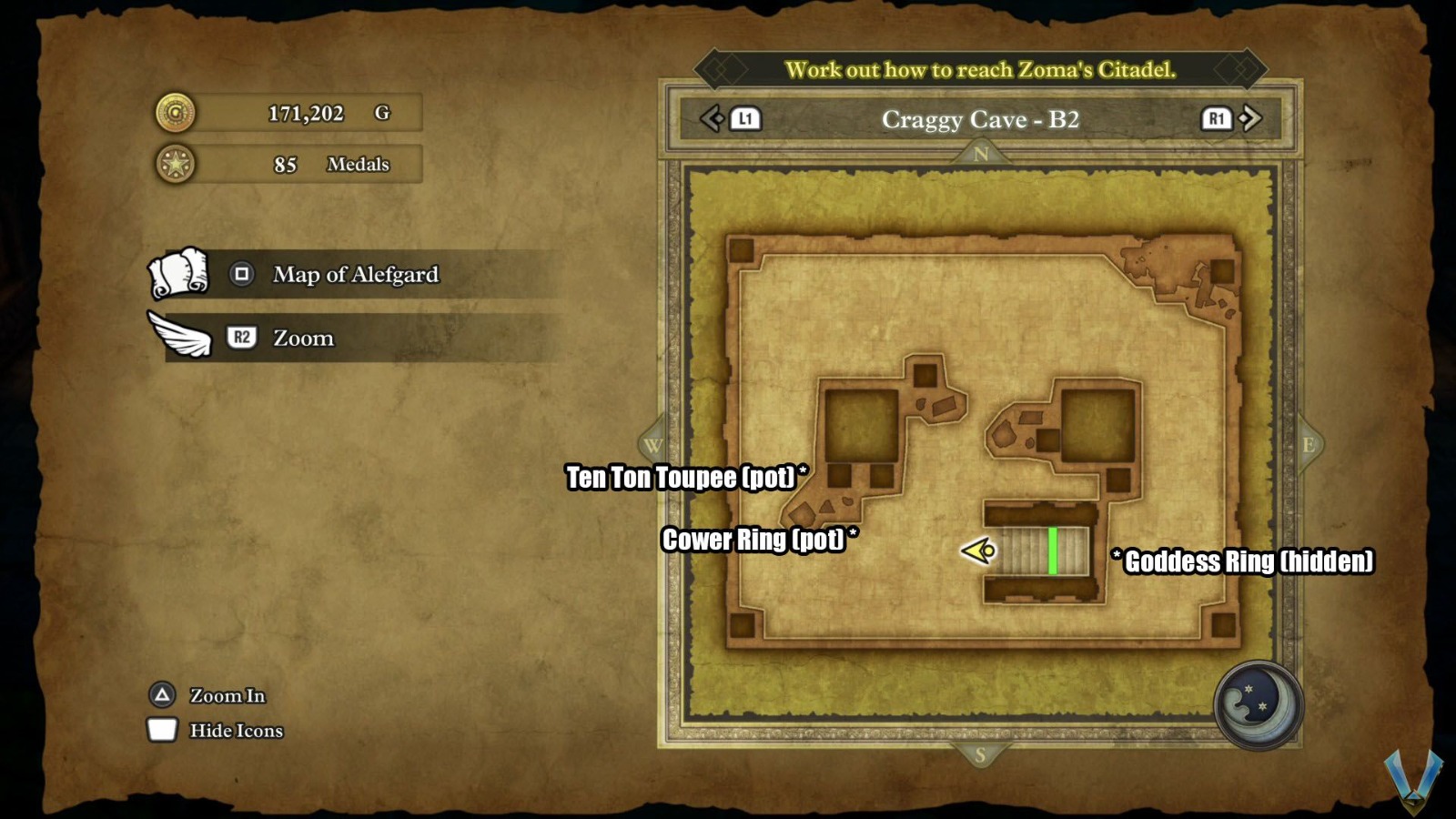Toggle the Map of Alefgard view

[241, 274]
